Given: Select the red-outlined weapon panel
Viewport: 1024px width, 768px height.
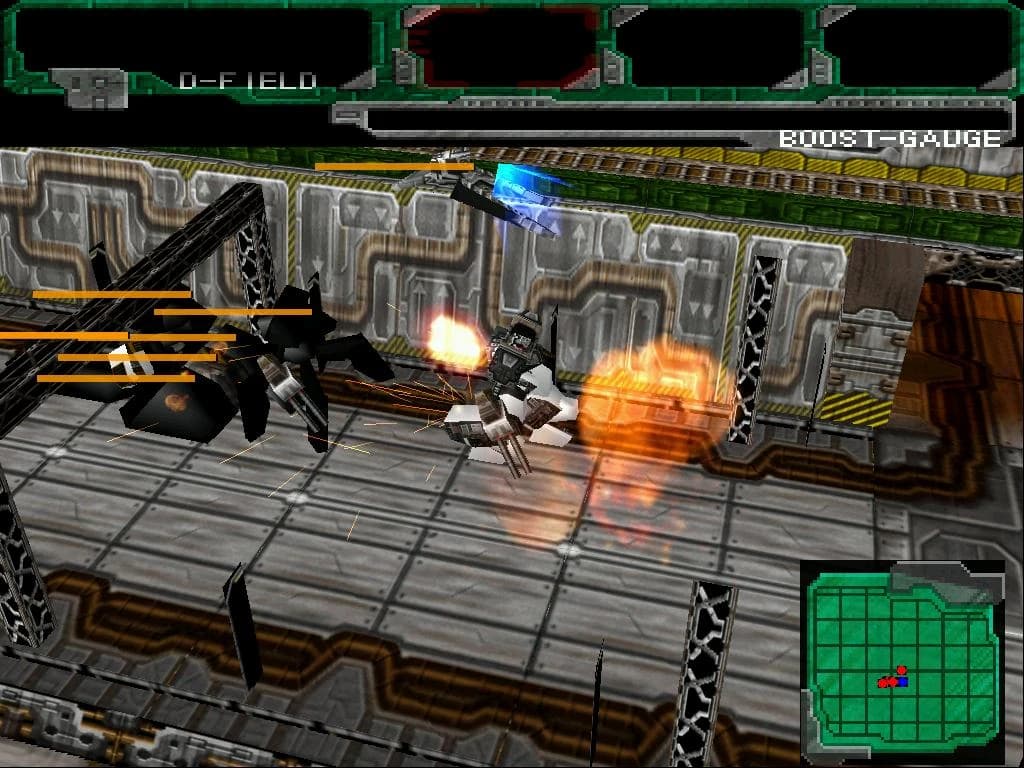Looking at the screenshot, I should (504, 46).
